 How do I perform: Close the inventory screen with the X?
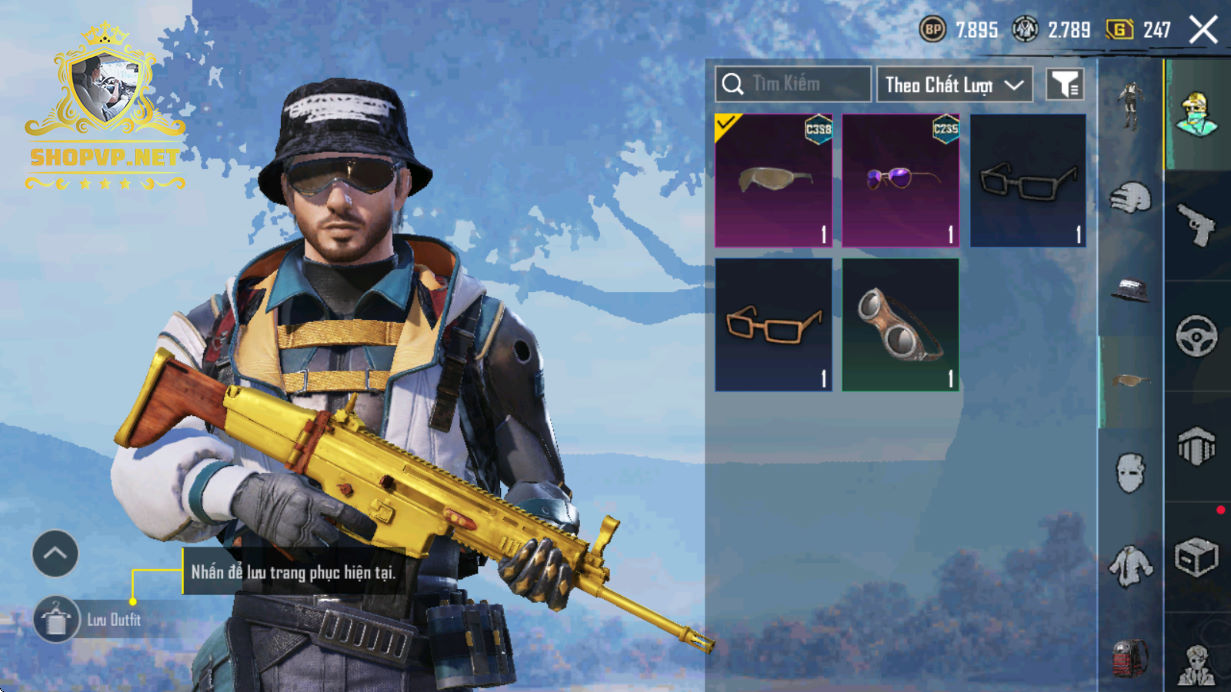(1203, 30)
